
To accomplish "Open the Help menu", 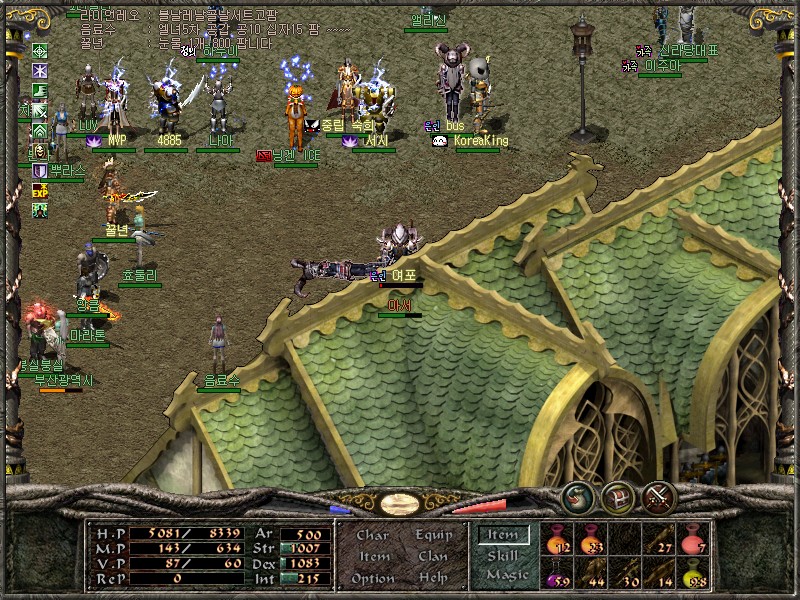I will [432, 578].
